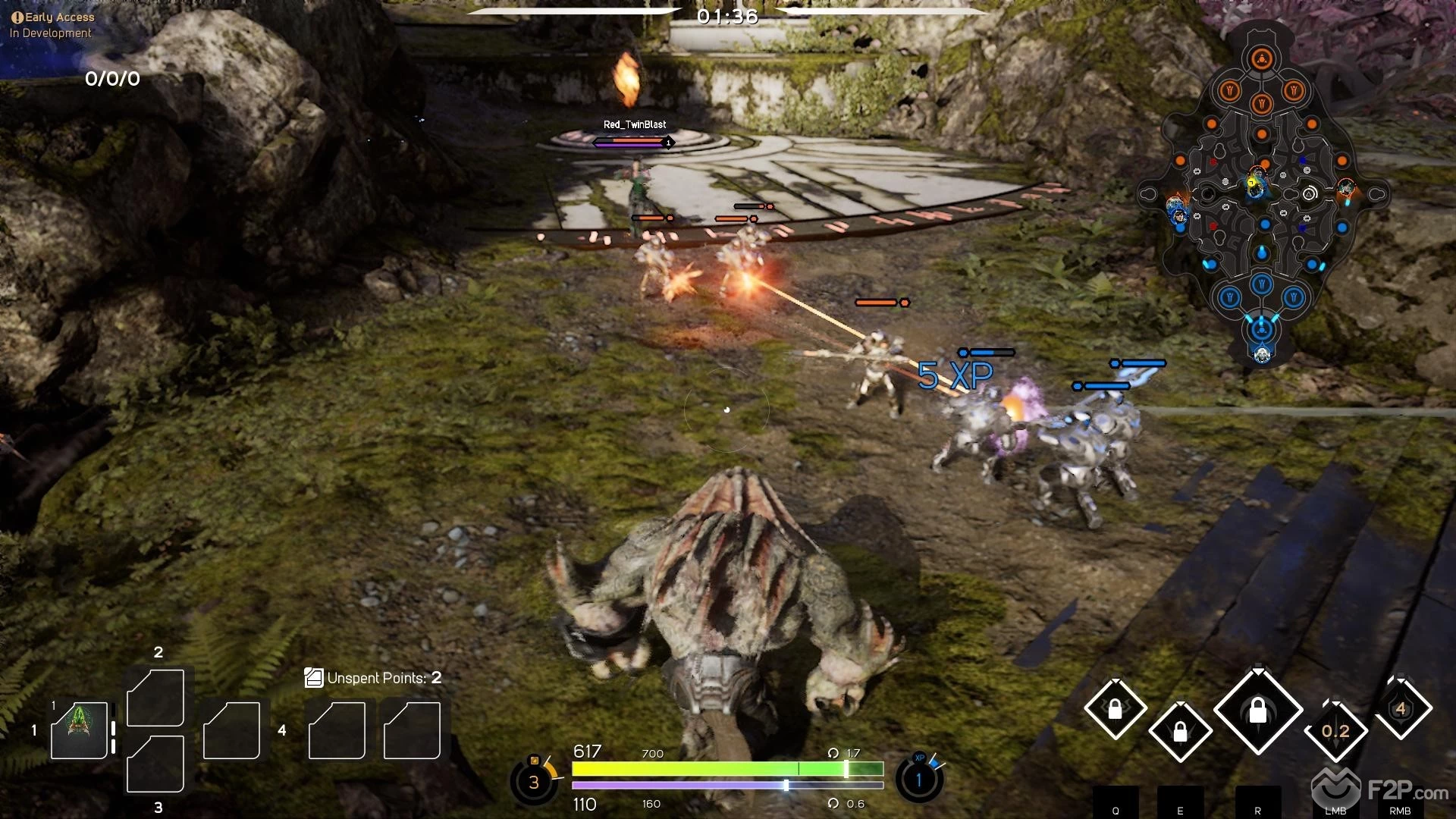
Task: Activate the large locked ultimate ability diamond
Action: coord(1258,711)
